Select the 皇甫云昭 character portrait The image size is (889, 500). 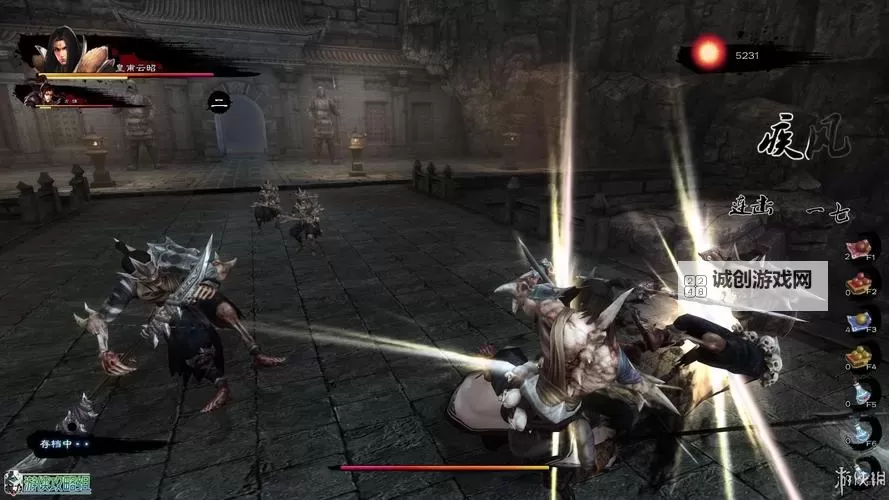click(62, 49)
